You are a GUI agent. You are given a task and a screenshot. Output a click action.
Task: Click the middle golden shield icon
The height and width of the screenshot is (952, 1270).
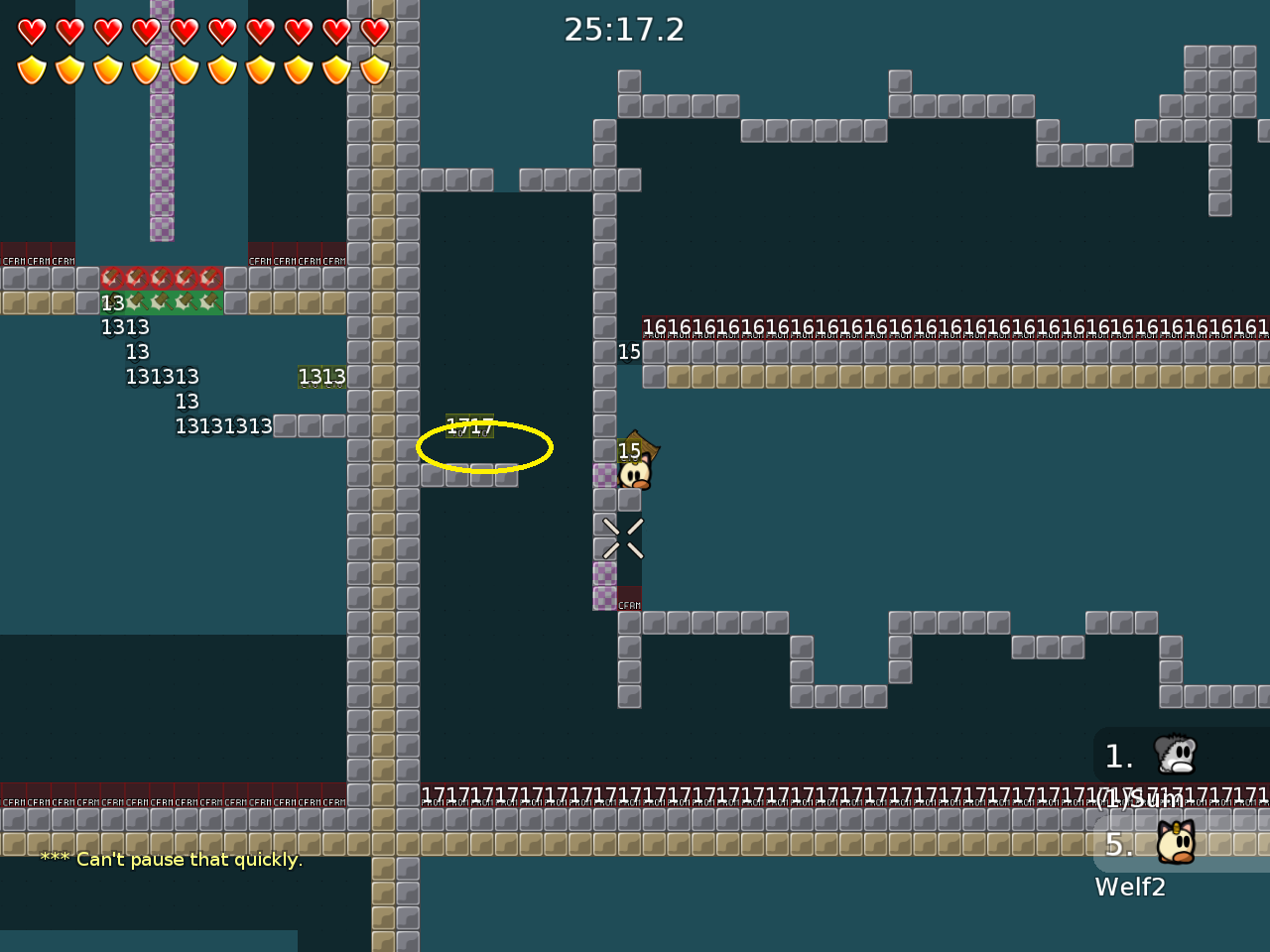[185, 68]
